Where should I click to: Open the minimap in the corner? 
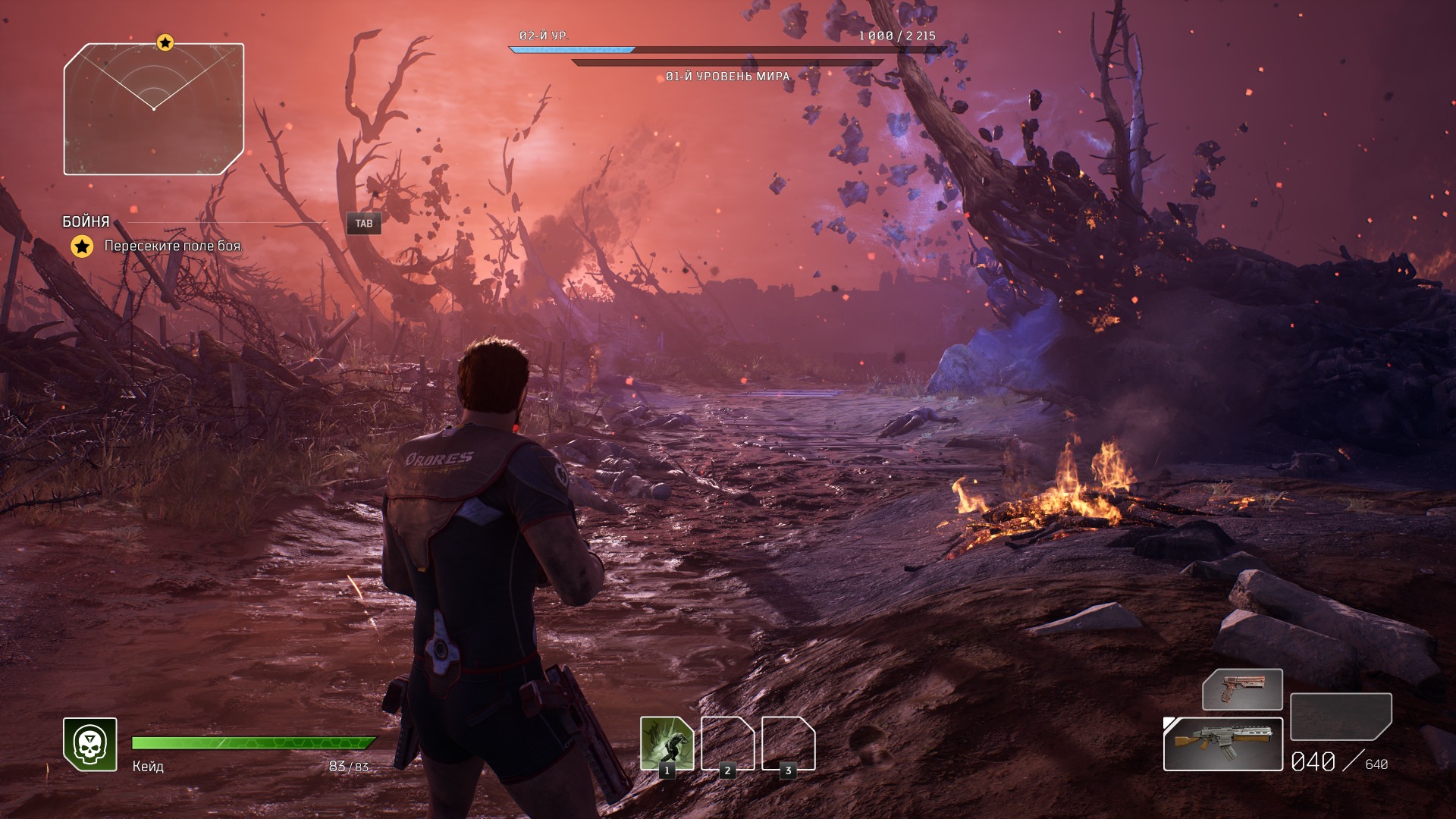click(154, 109)
